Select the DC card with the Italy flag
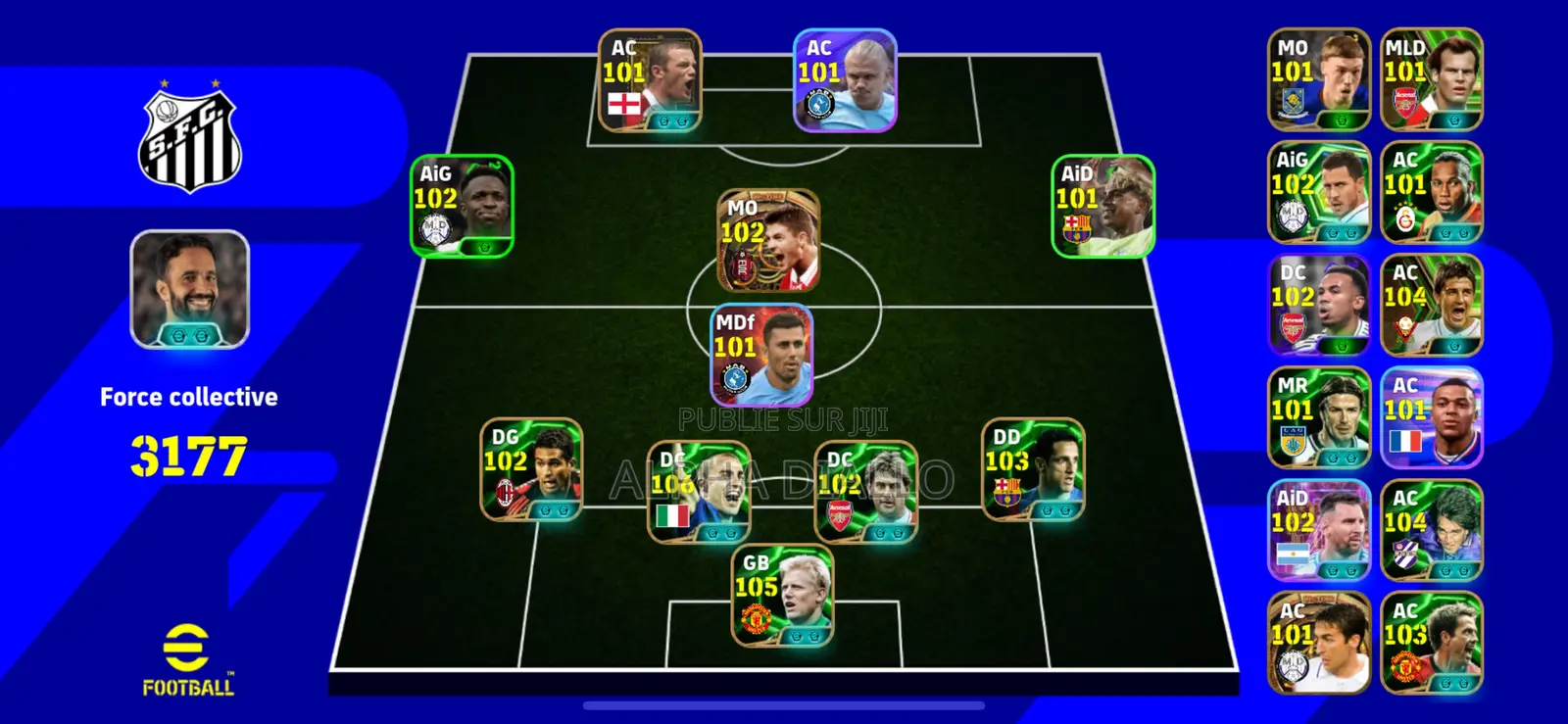 [x=699, y=492]
